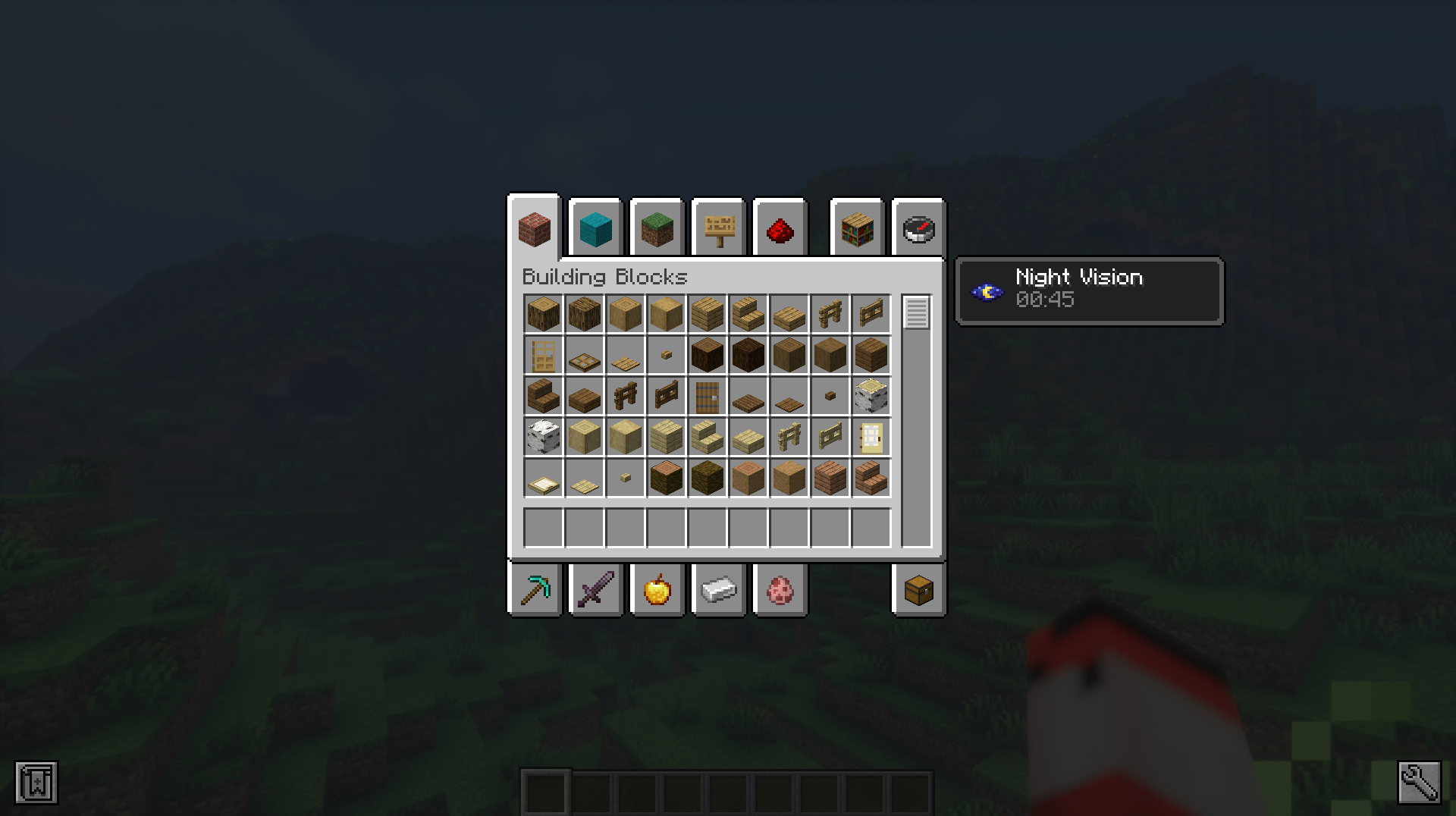1456x816 pixels.
Task: Open the enchanted book mod button bottom left
Action: pyautogui.click(x=36, y=783)
